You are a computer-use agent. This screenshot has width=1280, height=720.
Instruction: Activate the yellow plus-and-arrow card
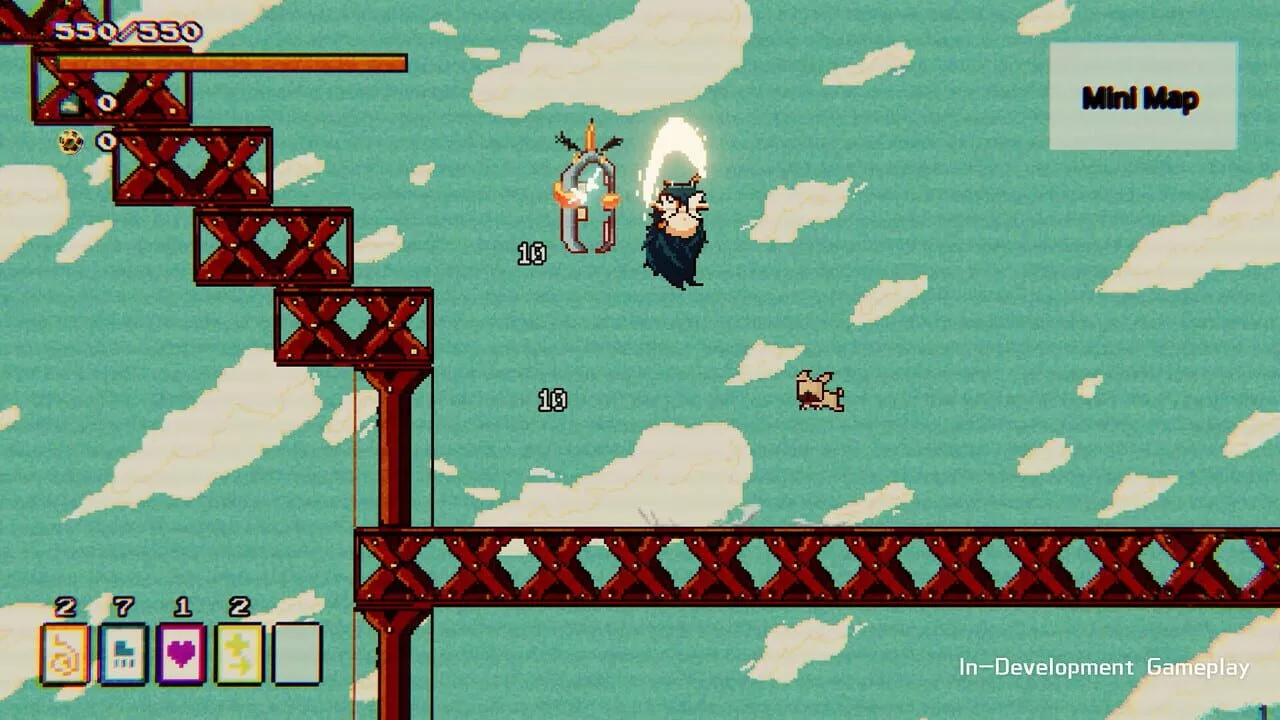pos(239,654)
